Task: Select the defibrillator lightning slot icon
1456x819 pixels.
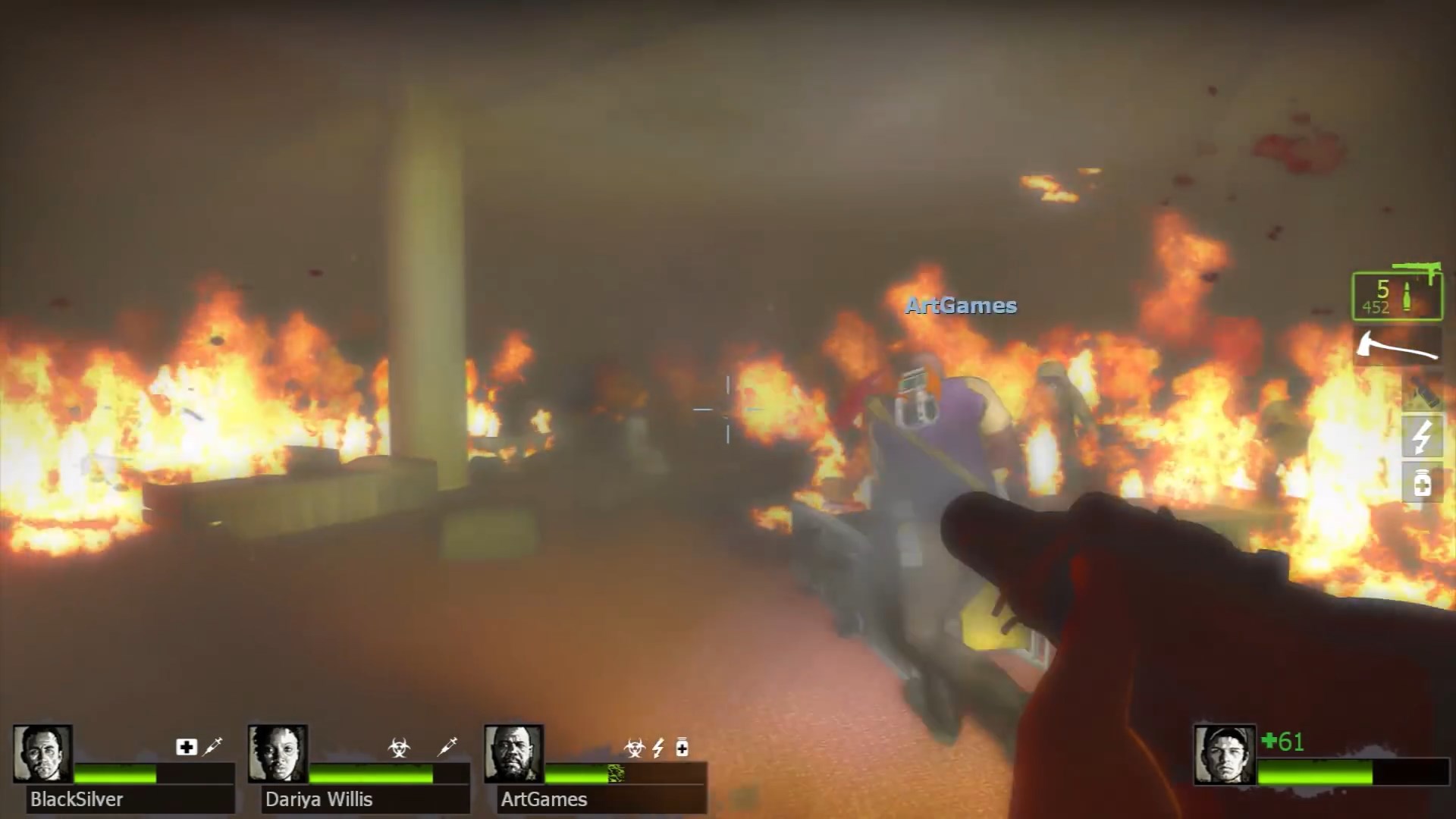Action: coord(1423,436)
